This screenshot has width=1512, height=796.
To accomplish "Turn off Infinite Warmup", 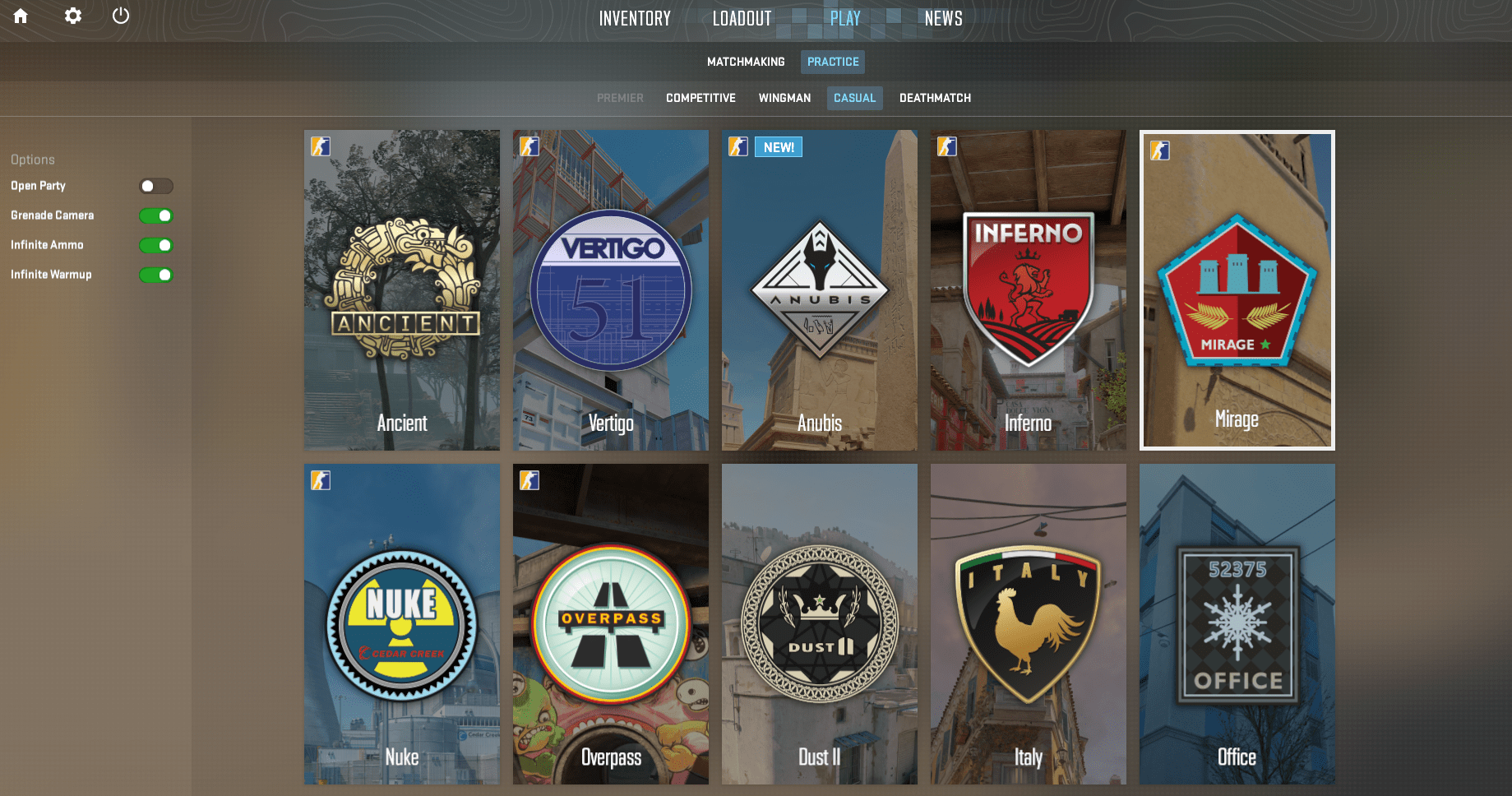I will pyautogui.click(x=156, y=275).
